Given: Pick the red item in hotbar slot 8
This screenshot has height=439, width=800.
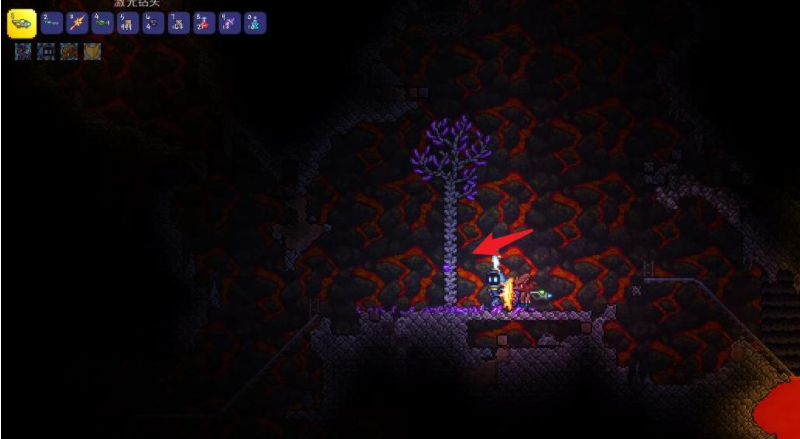Looking at the screenshot, I should pyautogui.click(x=203, y=24).
